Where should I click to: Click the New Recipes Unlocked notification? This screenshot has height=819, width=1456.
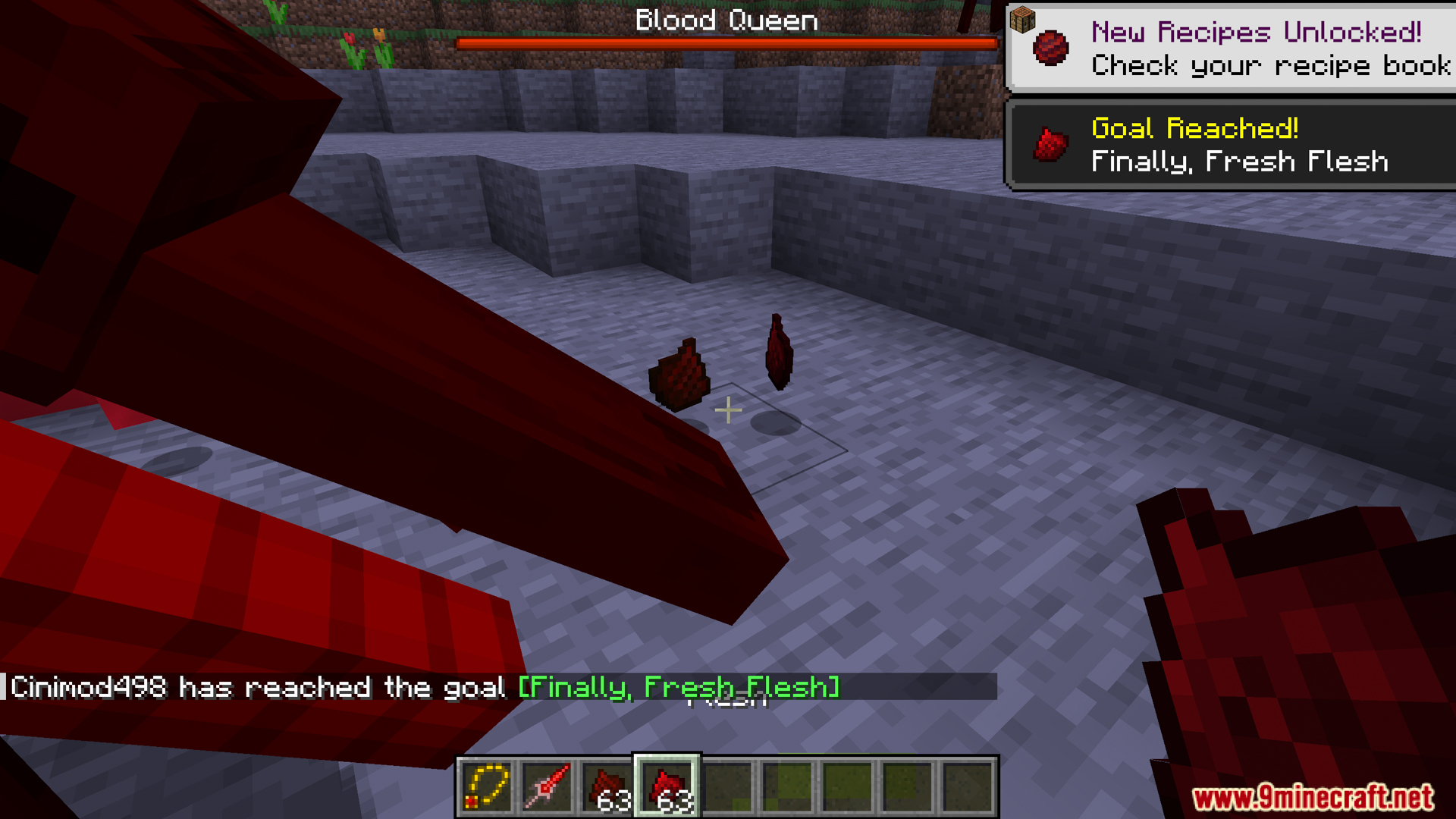point(1230,48)
